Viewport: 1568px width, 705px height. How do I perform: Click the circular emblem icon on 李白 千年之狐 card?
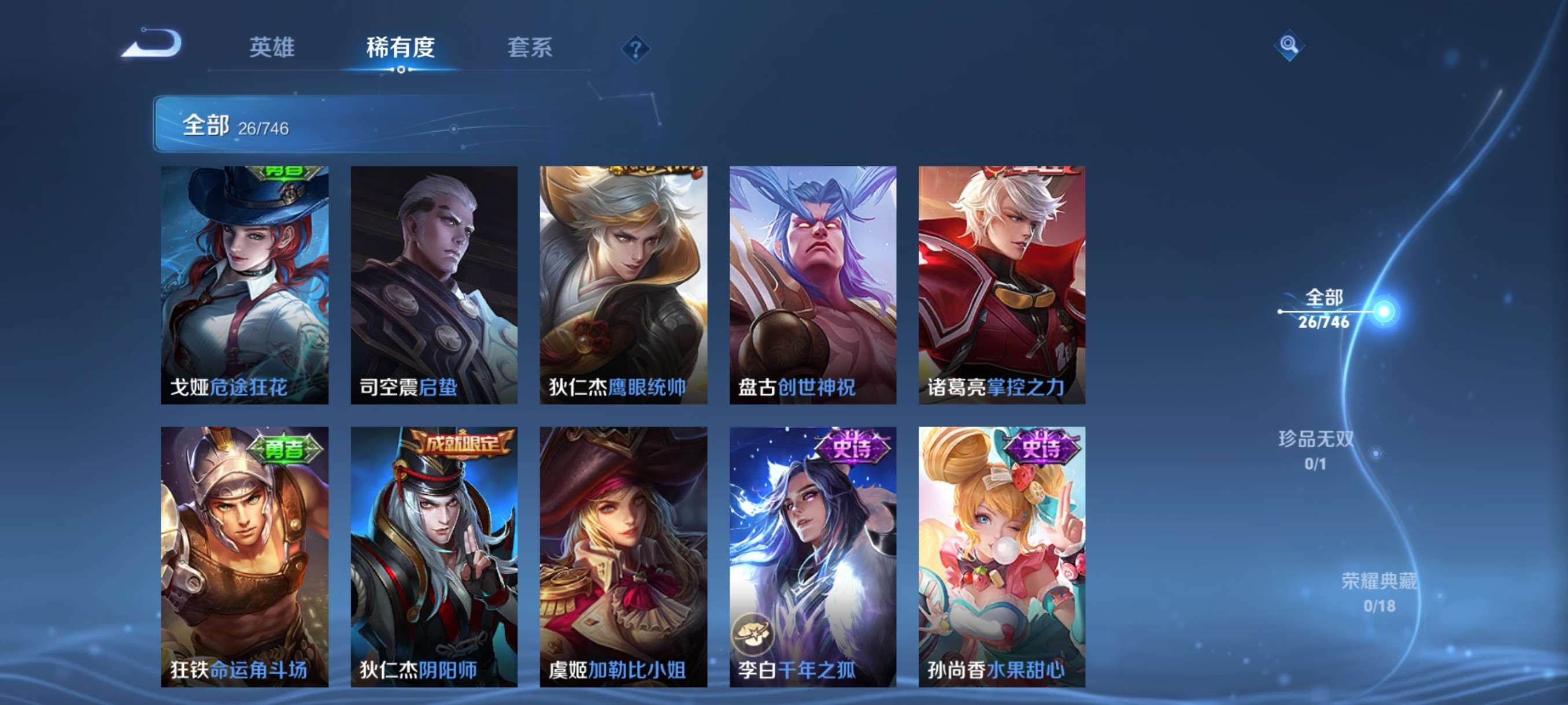point(754,630)
